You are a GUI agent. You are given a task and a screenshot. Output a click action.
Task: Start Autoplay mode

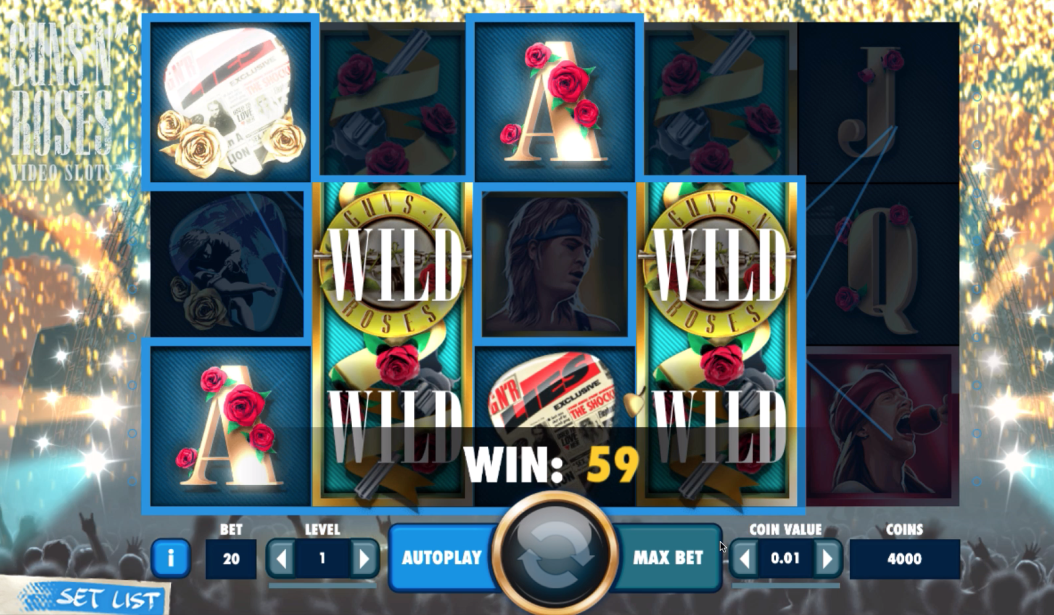(x=441, y=558)
